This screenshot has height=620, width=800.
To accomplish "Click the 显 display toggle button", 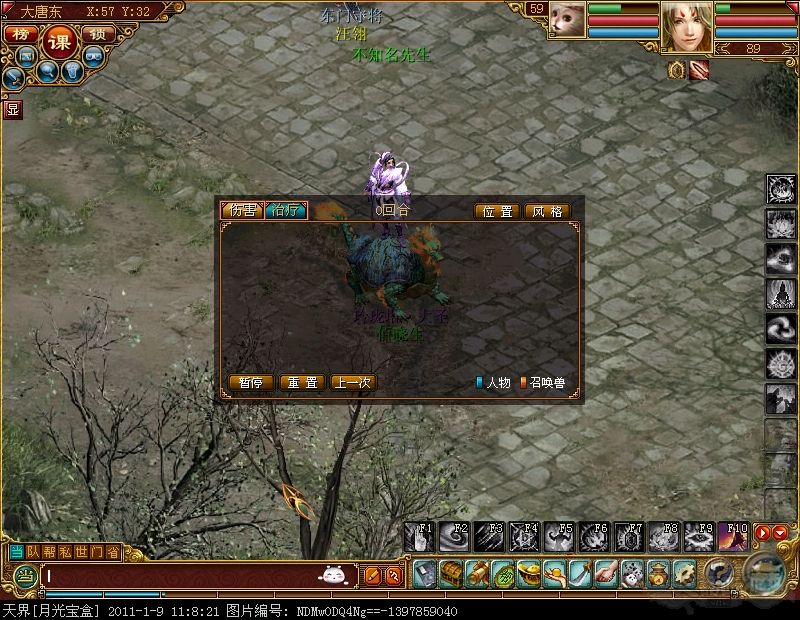I will coord(13,108).
